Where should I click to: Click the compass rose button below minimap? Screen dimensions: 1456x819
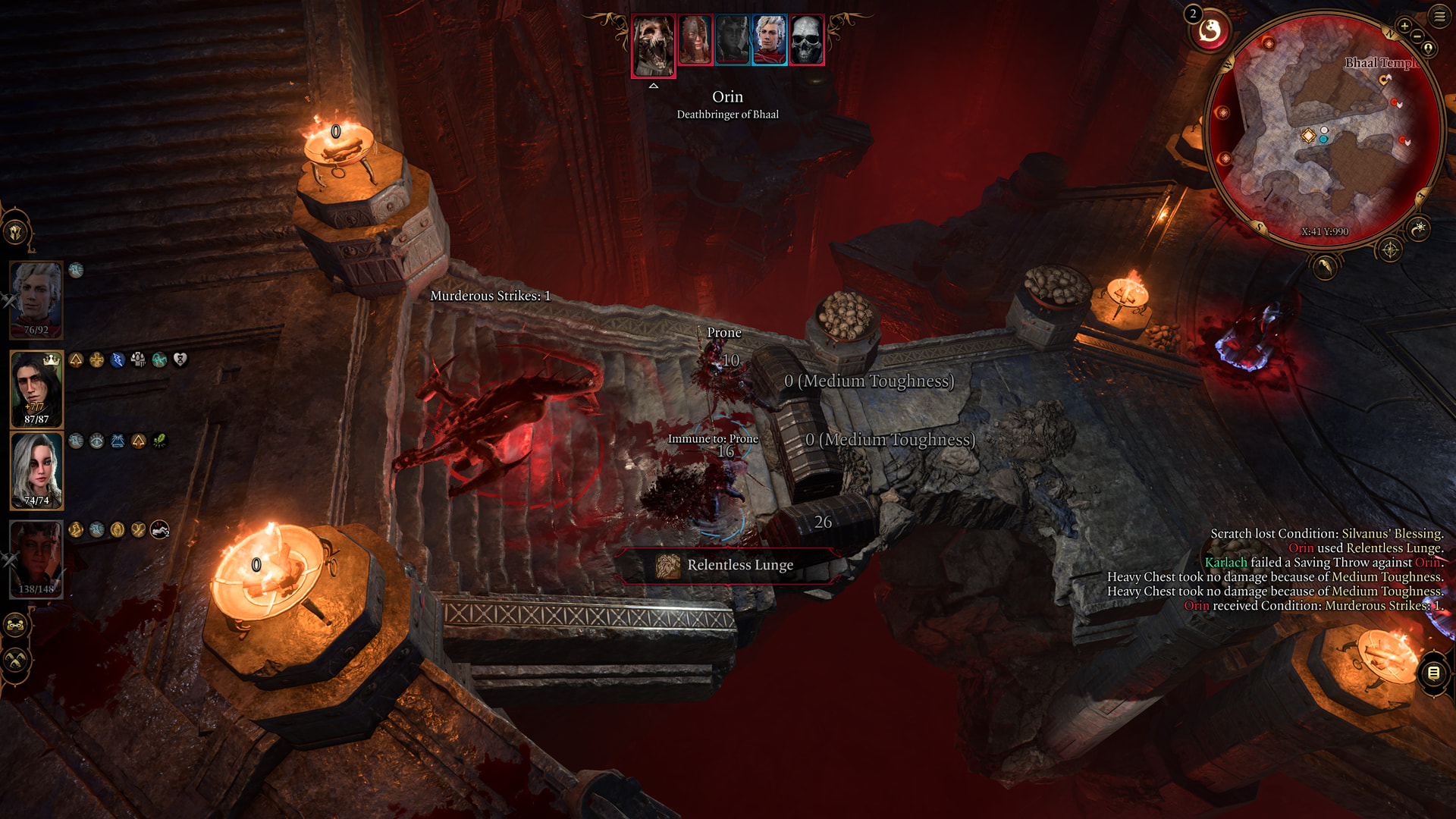click(1389, 249)
